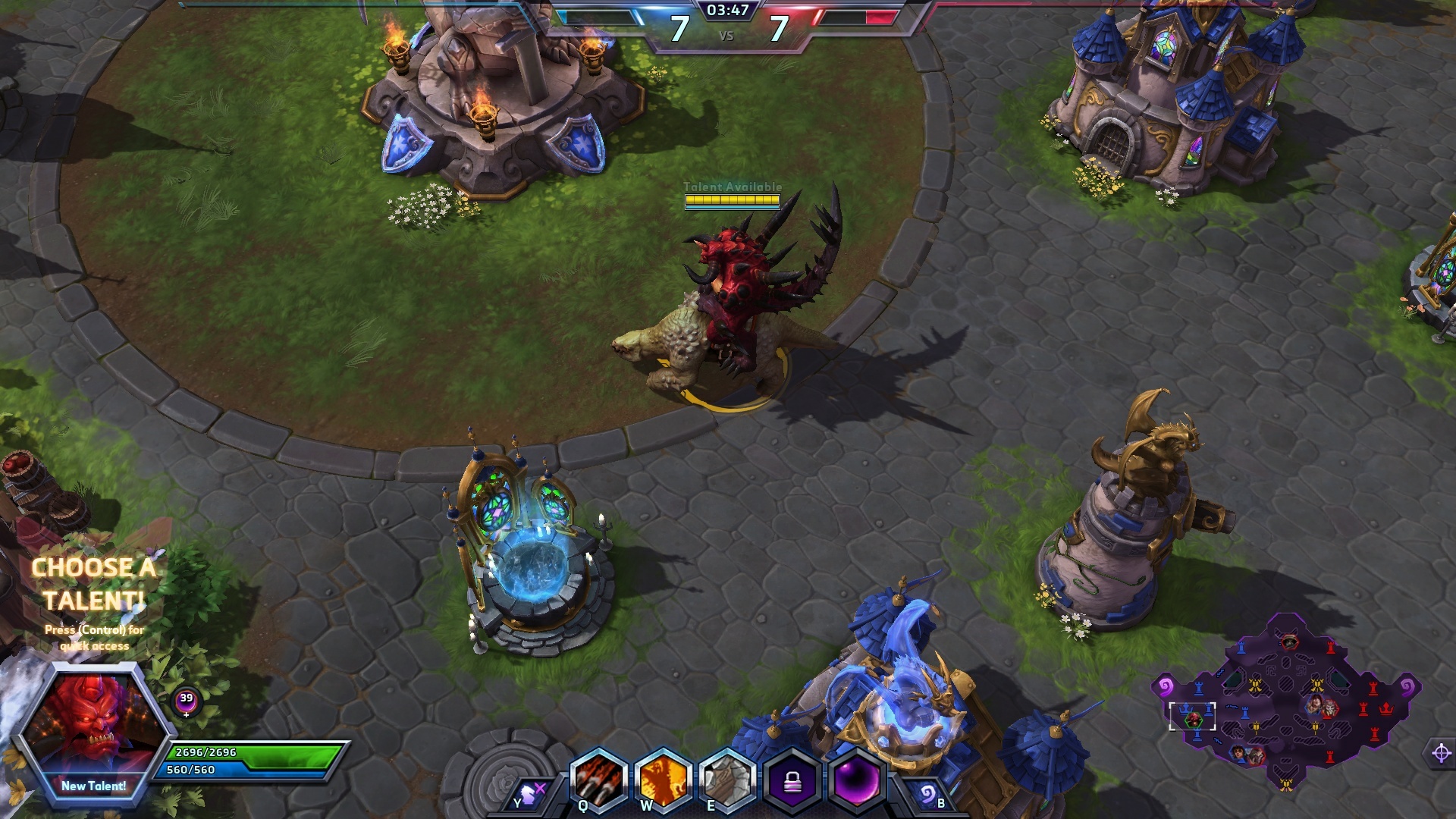Click the minimap overview

click(1285, 701)
